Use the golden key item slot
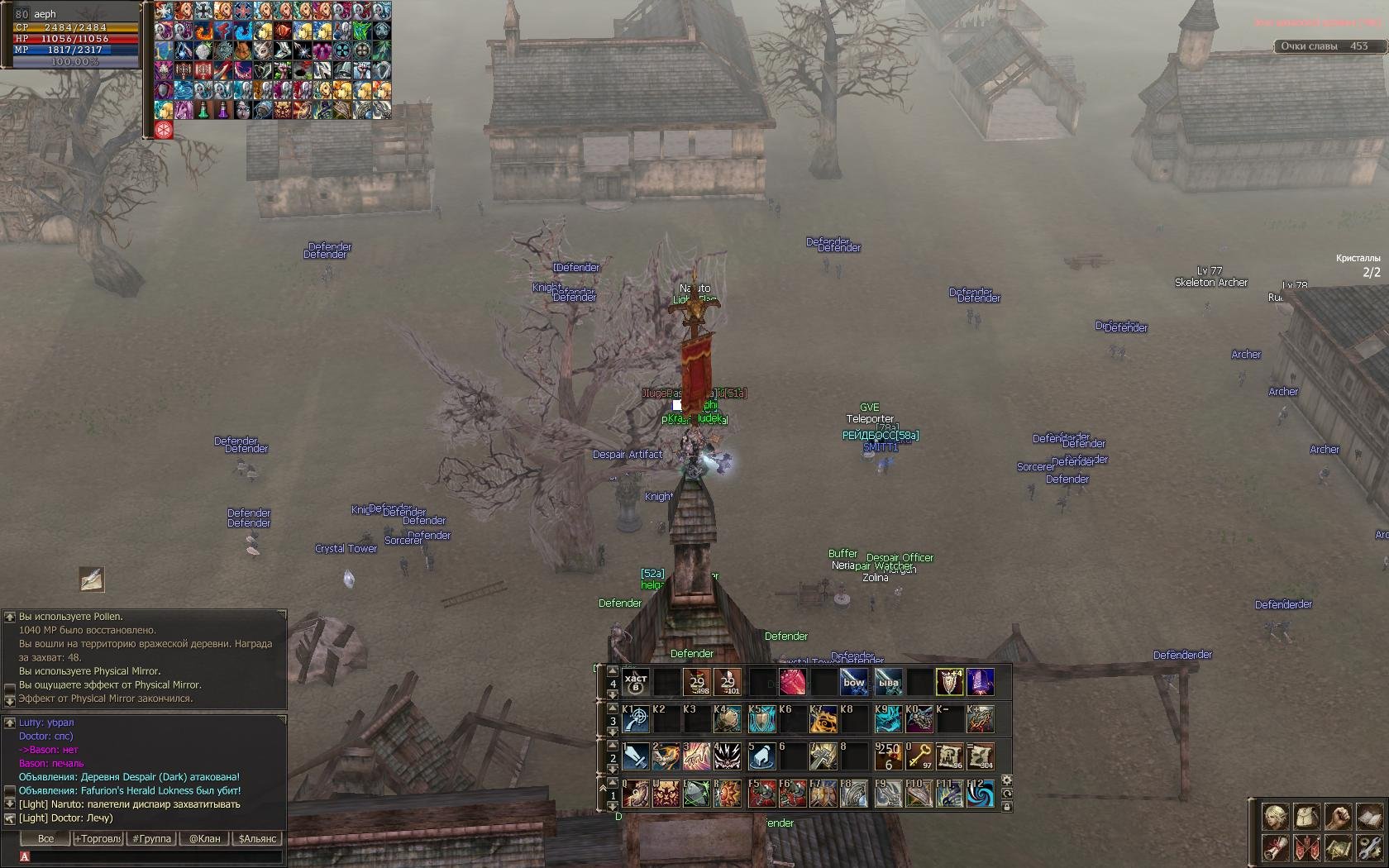Screen dimensions: 1389x868 pyautogui.click(x=919, y=756)
